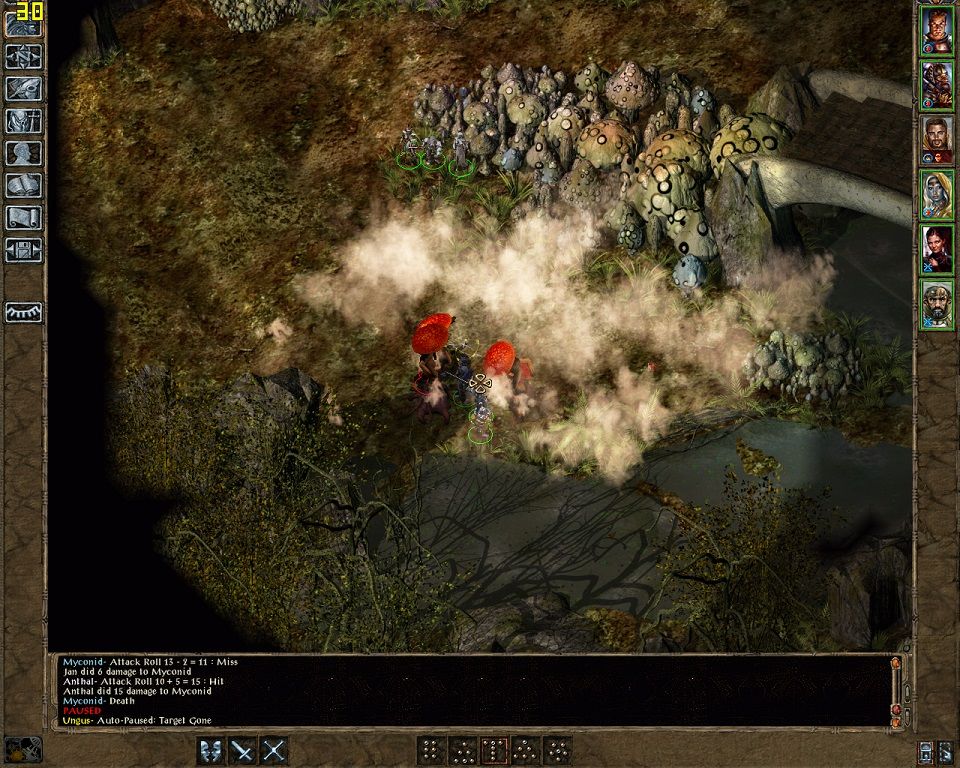
Task: Click the crossed swords action button
Action: (275, 750)
